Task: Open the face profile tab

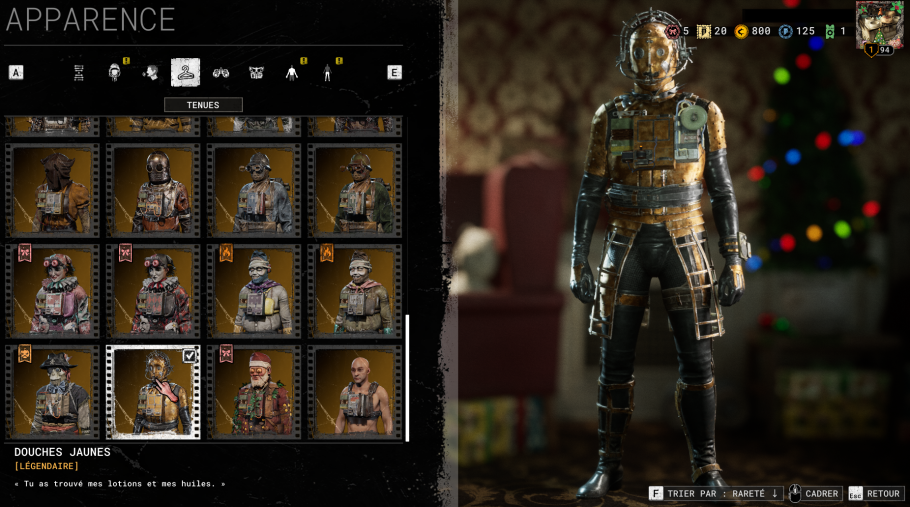Action: click(150, 72)
